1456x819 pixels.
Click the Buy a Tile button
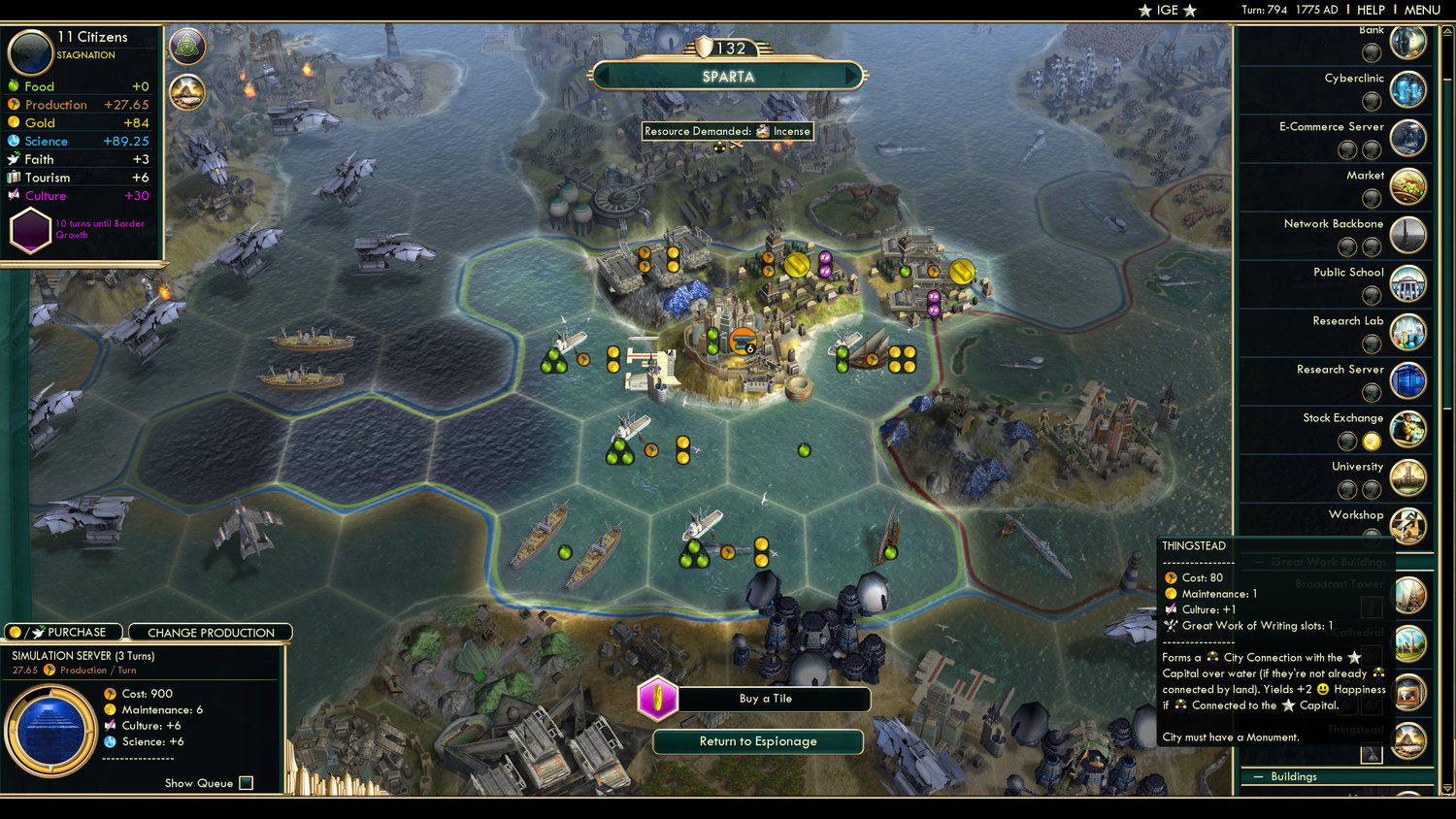pos(774,699)
